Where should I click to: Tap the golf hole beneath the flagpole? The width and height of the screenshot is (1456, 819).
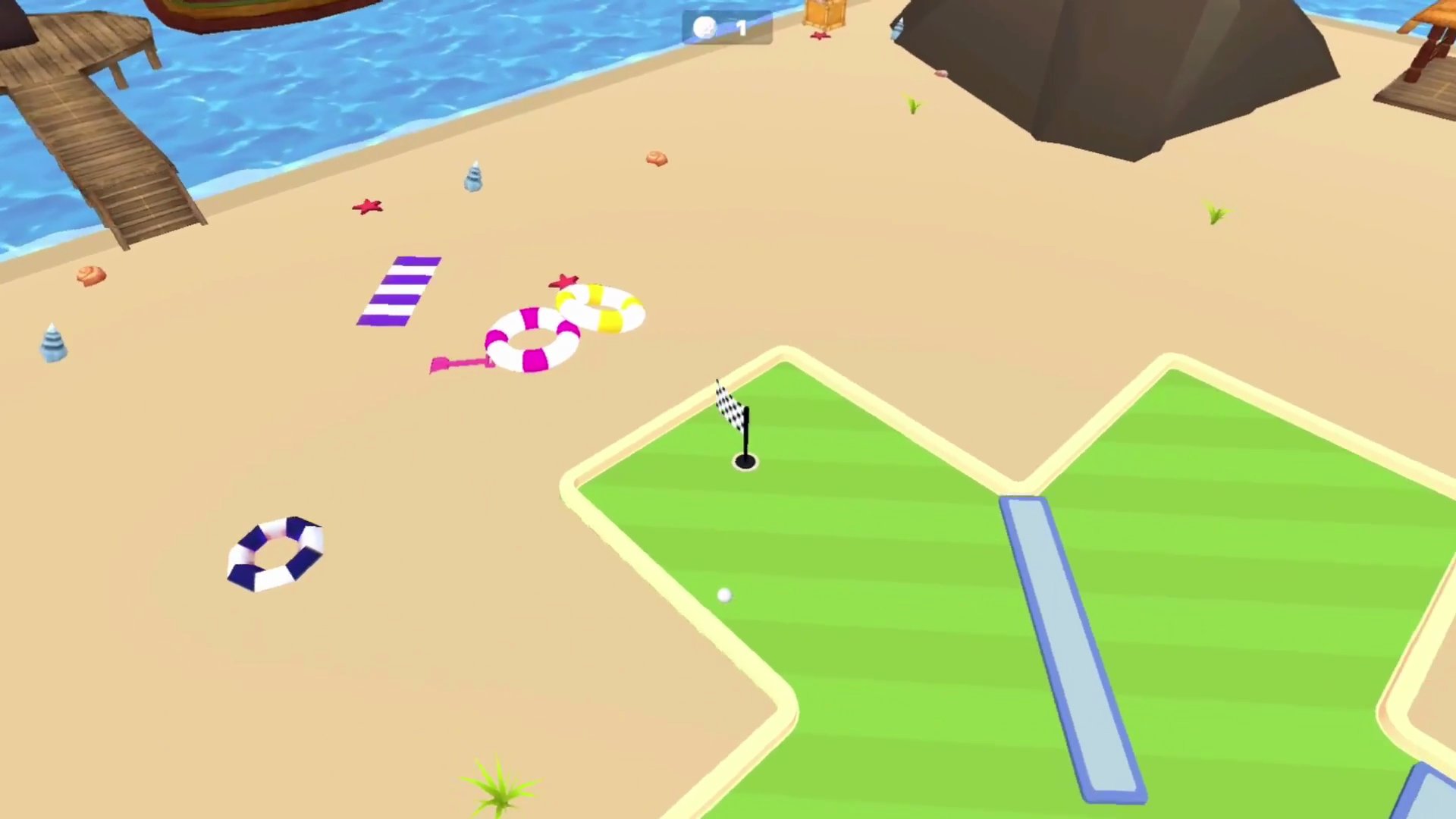[x=745, y=459]
